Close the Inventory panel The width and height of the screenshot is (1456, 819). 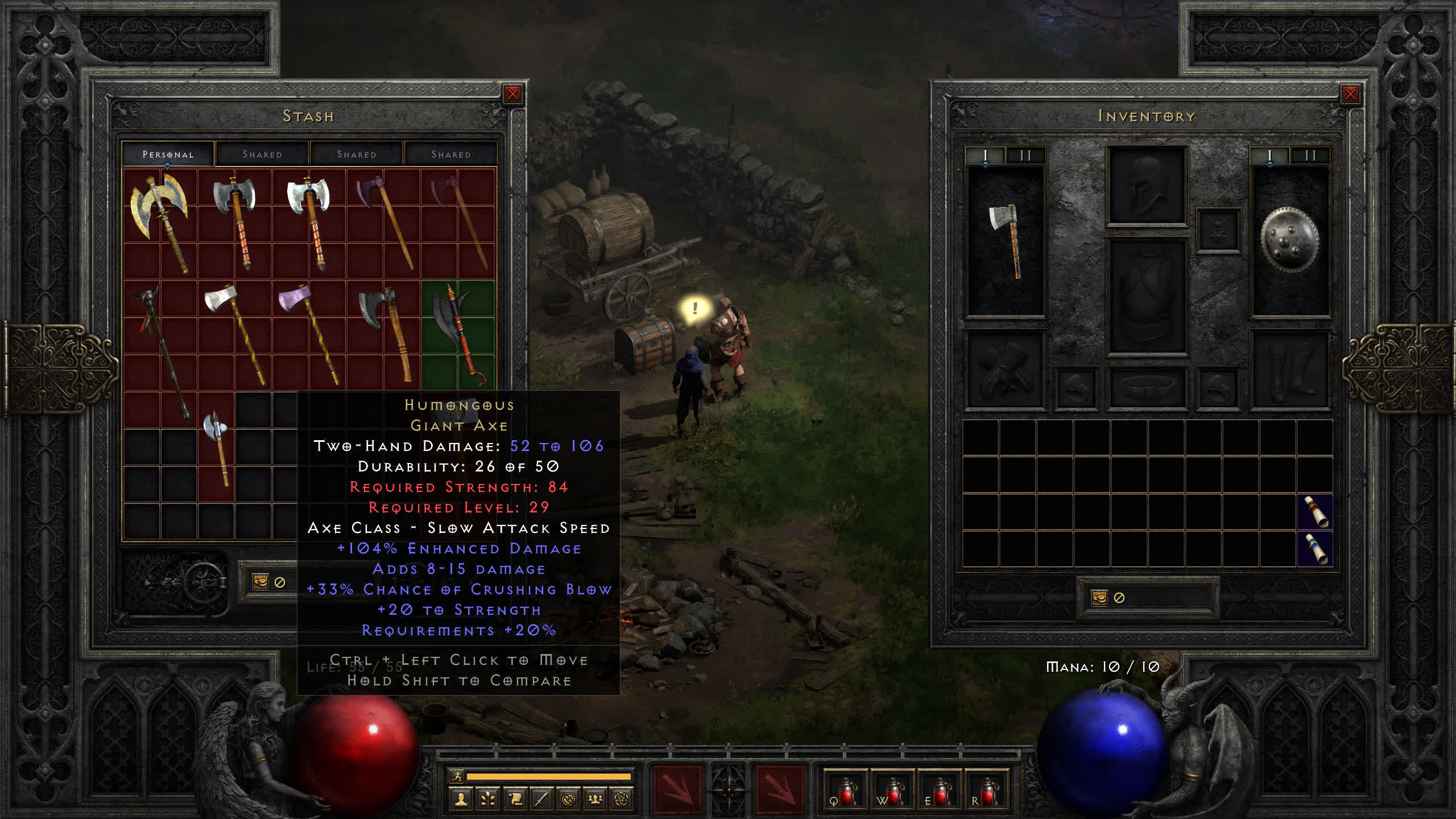click(x=1350, y=94)
